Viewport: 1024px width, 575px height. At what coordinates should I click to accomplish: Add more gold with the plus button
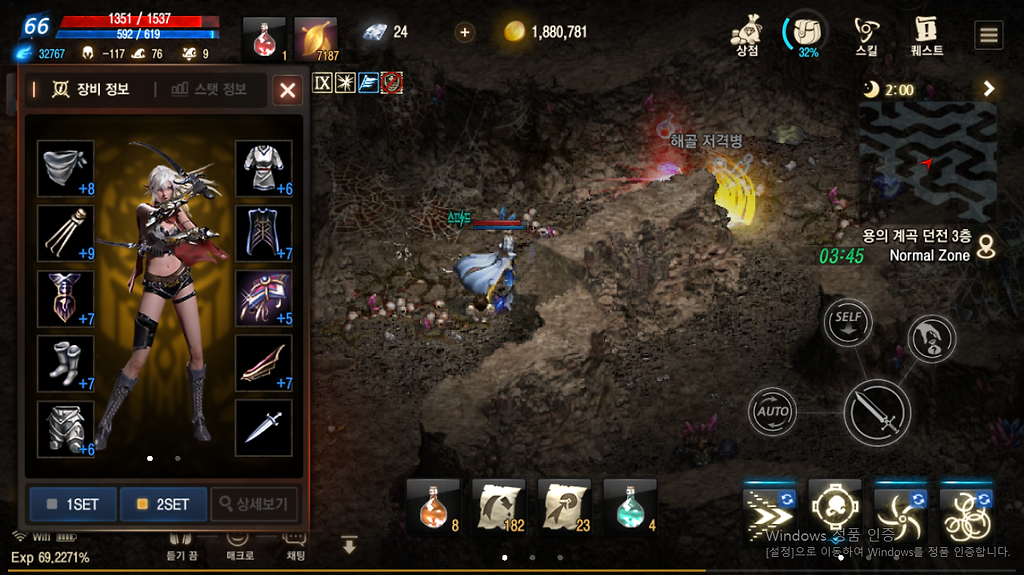coord(465,32)
